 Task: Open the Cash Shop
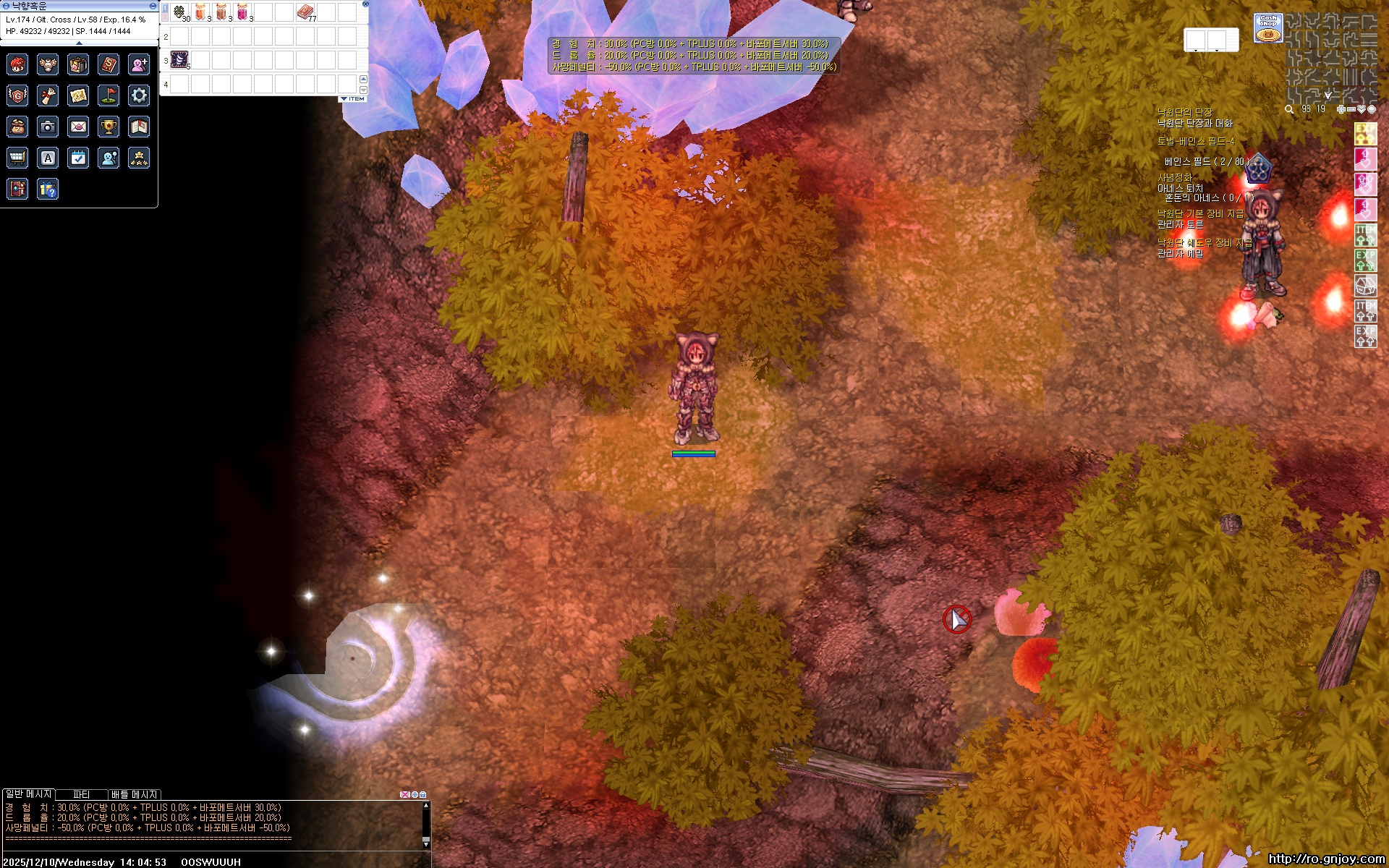(x=1267, y=28)
